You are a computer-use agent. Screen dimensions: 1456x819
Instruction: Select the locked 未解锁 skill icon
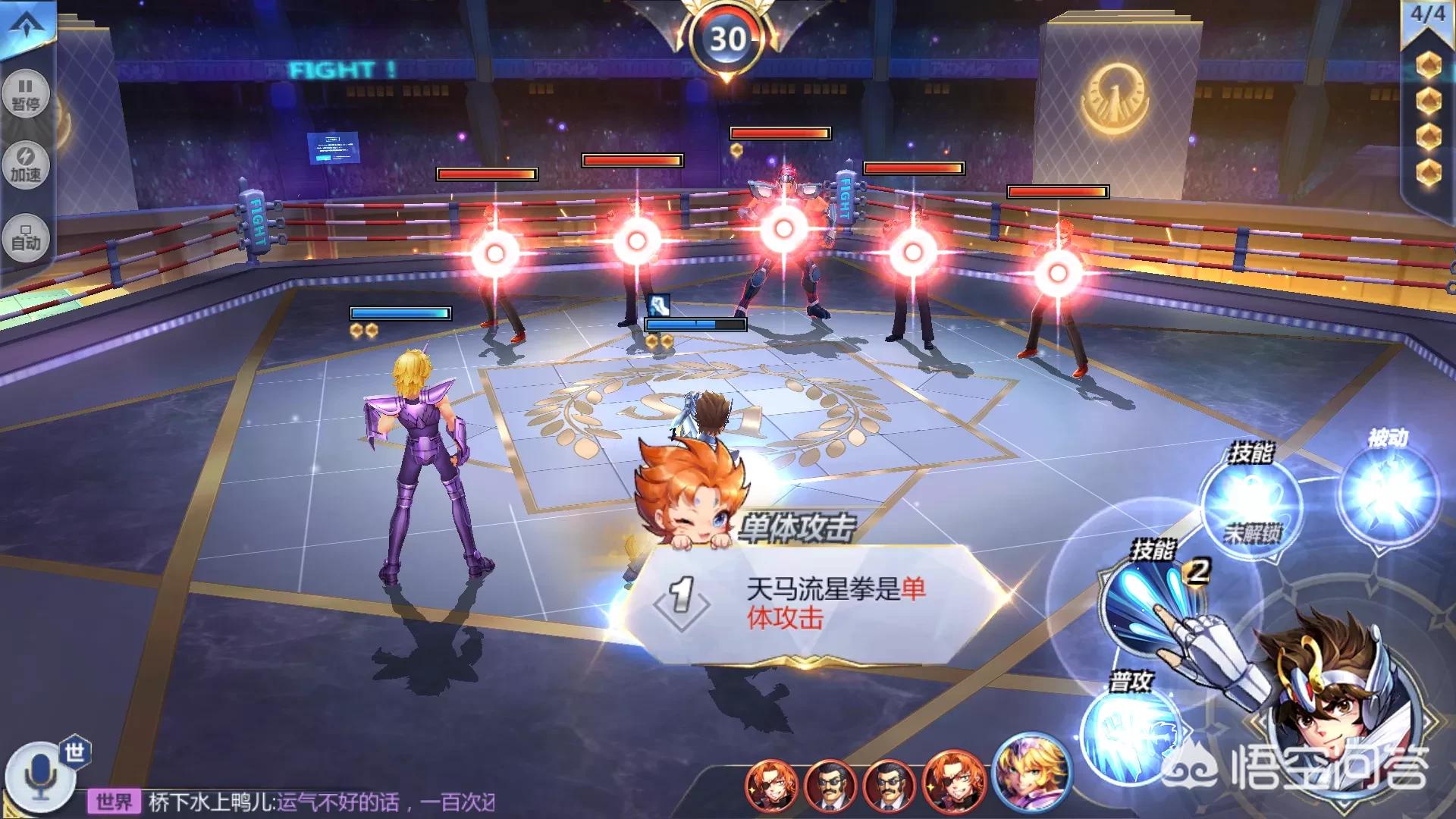1251,505
